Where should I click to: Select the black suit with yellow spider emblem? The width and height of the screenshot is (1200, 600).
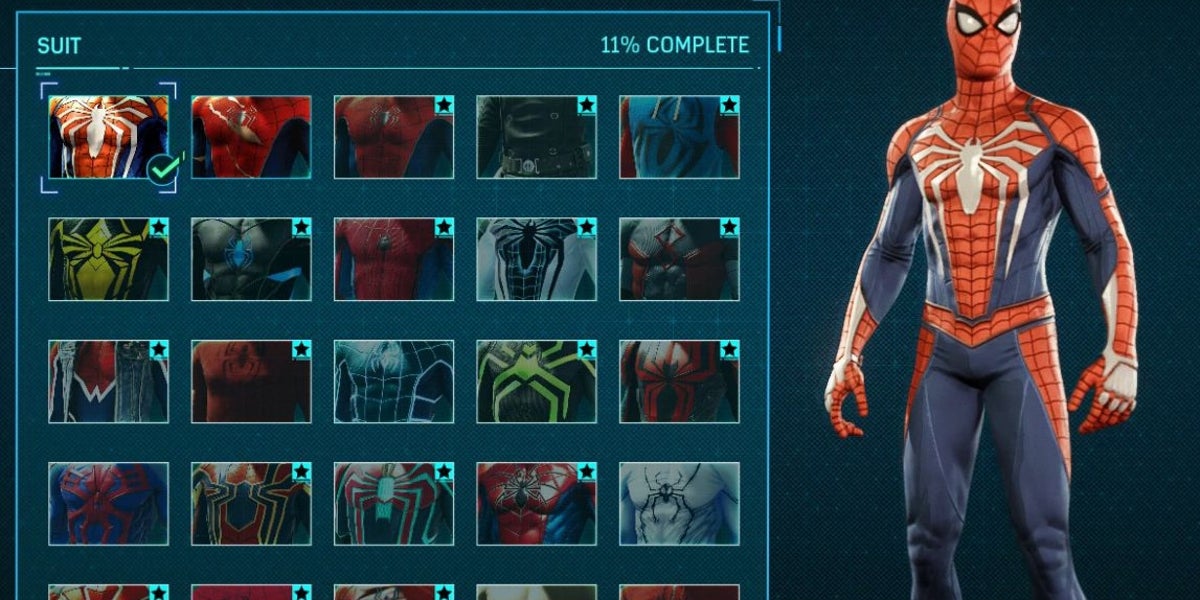[x=108, y=259]
